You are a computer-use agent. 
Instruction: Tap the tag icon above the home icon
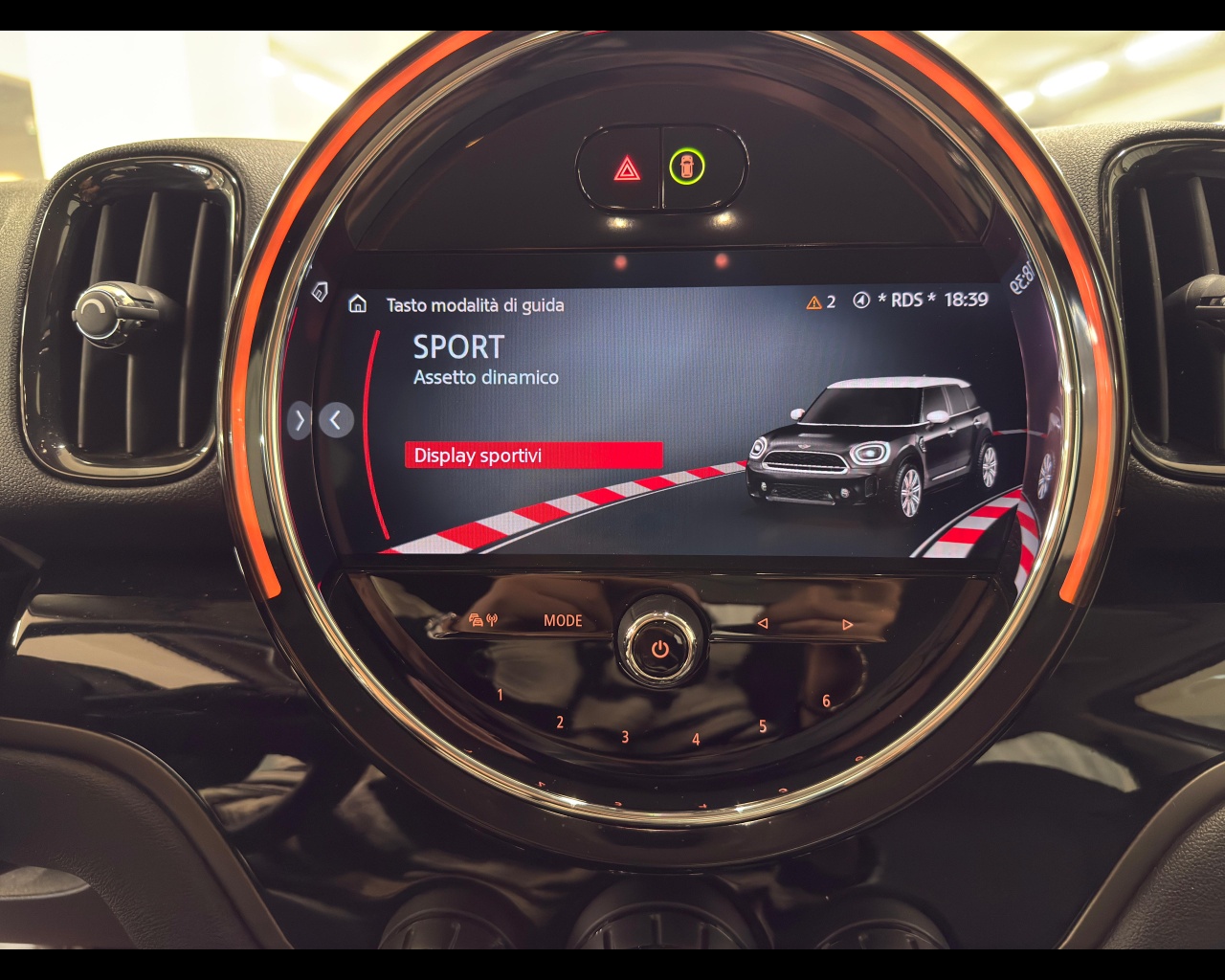(321, 290)
